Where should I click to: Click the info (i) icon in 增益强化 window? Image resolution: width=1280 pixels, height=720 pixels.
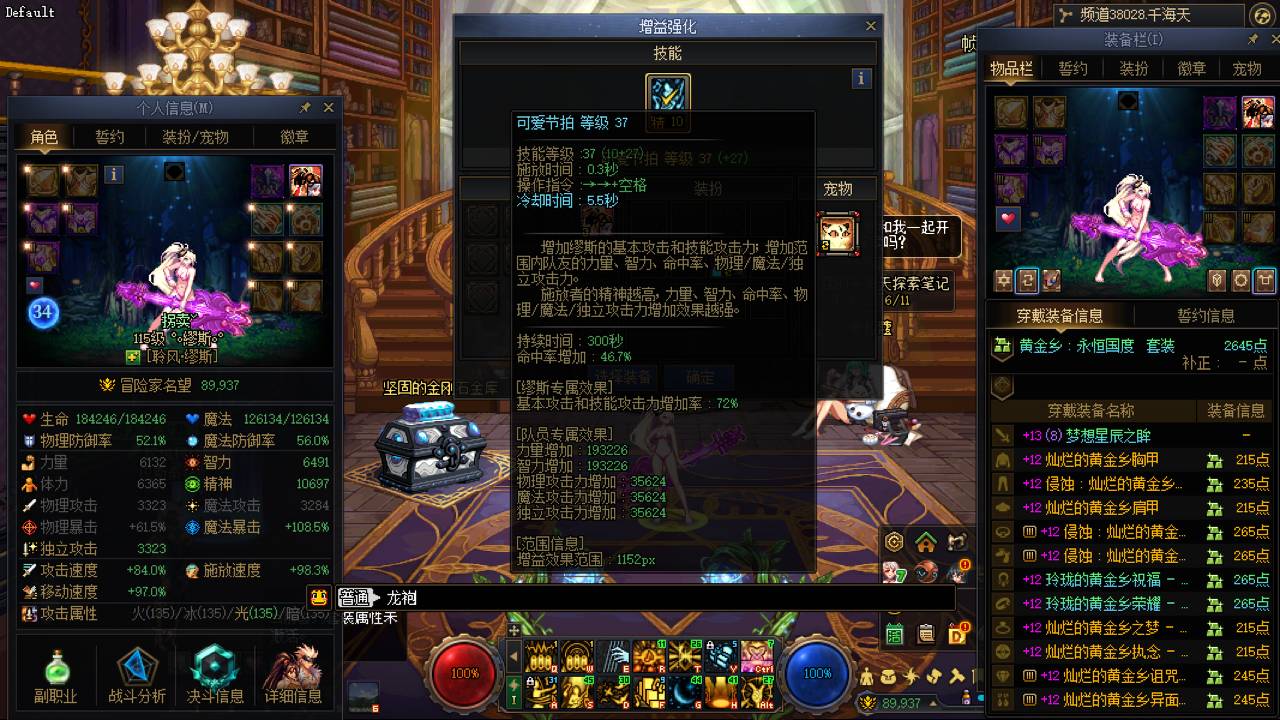pyautogui.click(x=861, y=79)
